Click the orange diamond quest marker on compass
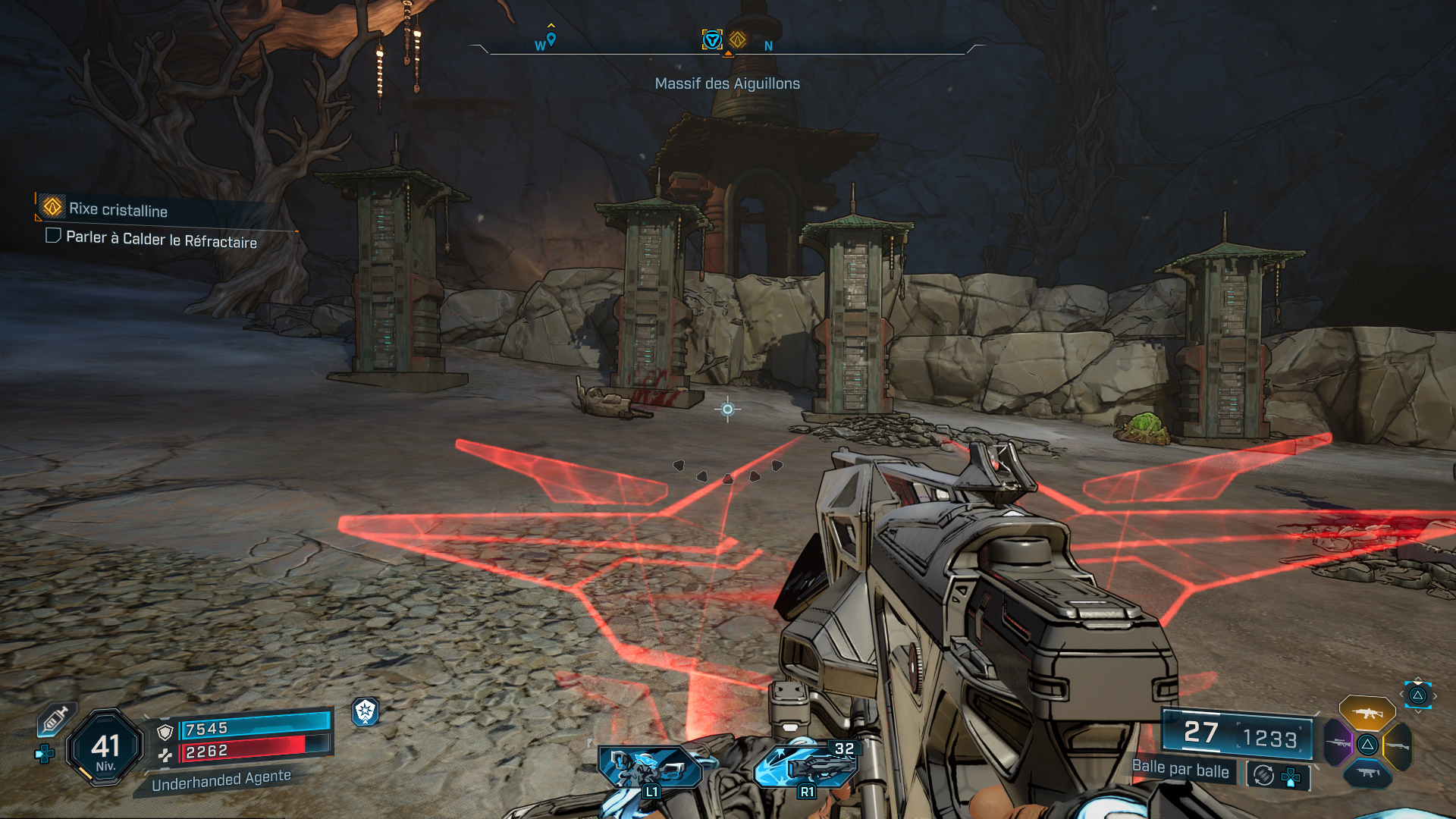This screenshot has width=1456, height=819. (x=738, y=39)
